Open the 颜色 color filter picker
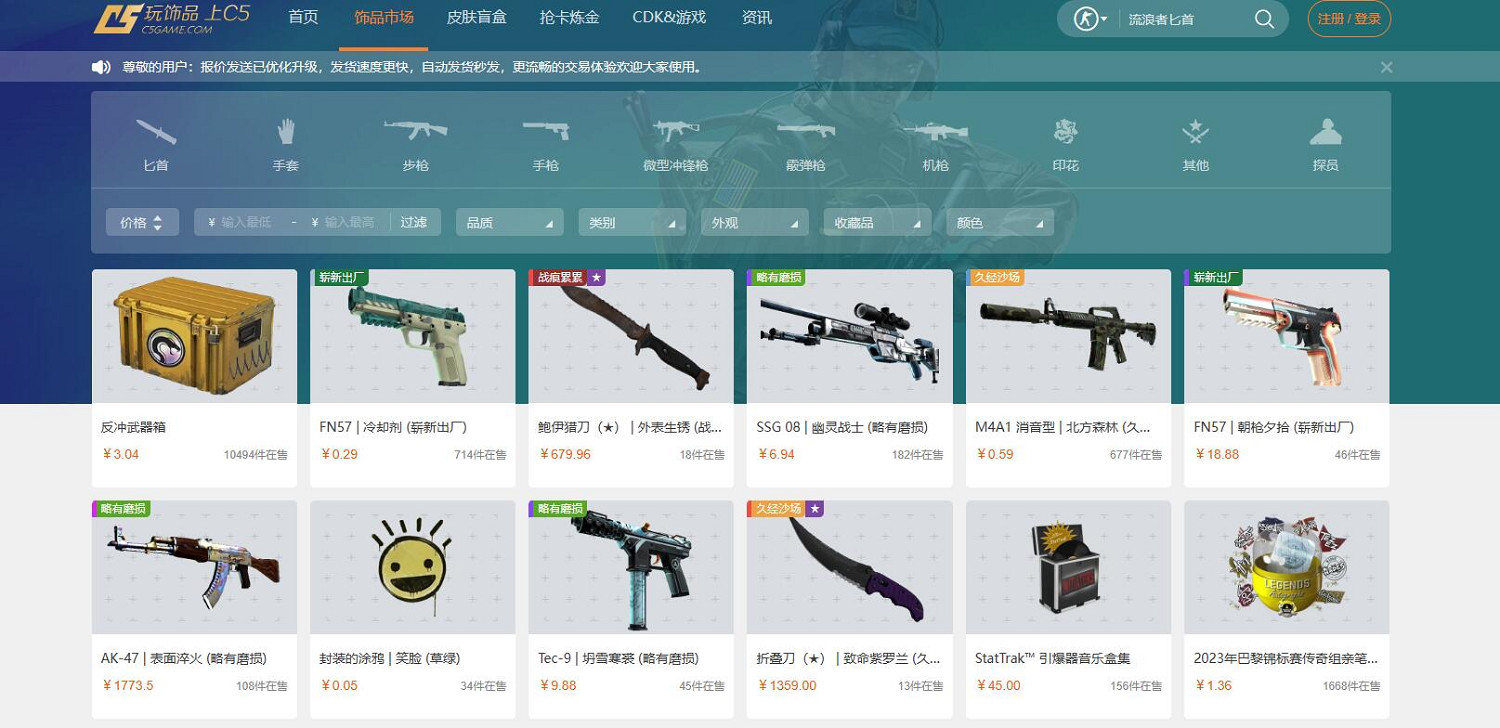Image resolution: width=1500 pixels, height=728 pixels. 999,222
